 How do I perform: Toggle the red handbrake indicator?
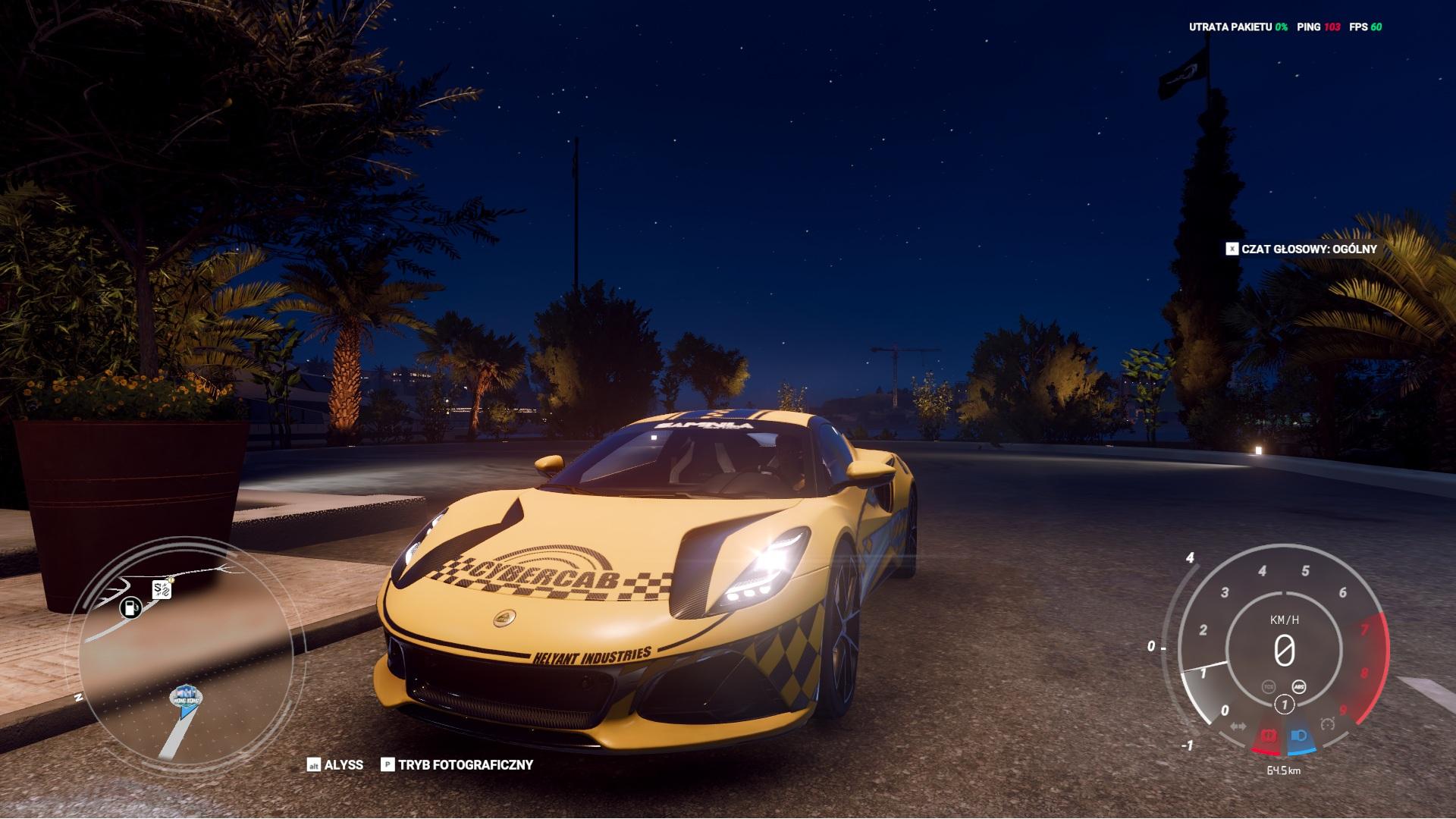pyautogui.click(x=1267, y=736)
